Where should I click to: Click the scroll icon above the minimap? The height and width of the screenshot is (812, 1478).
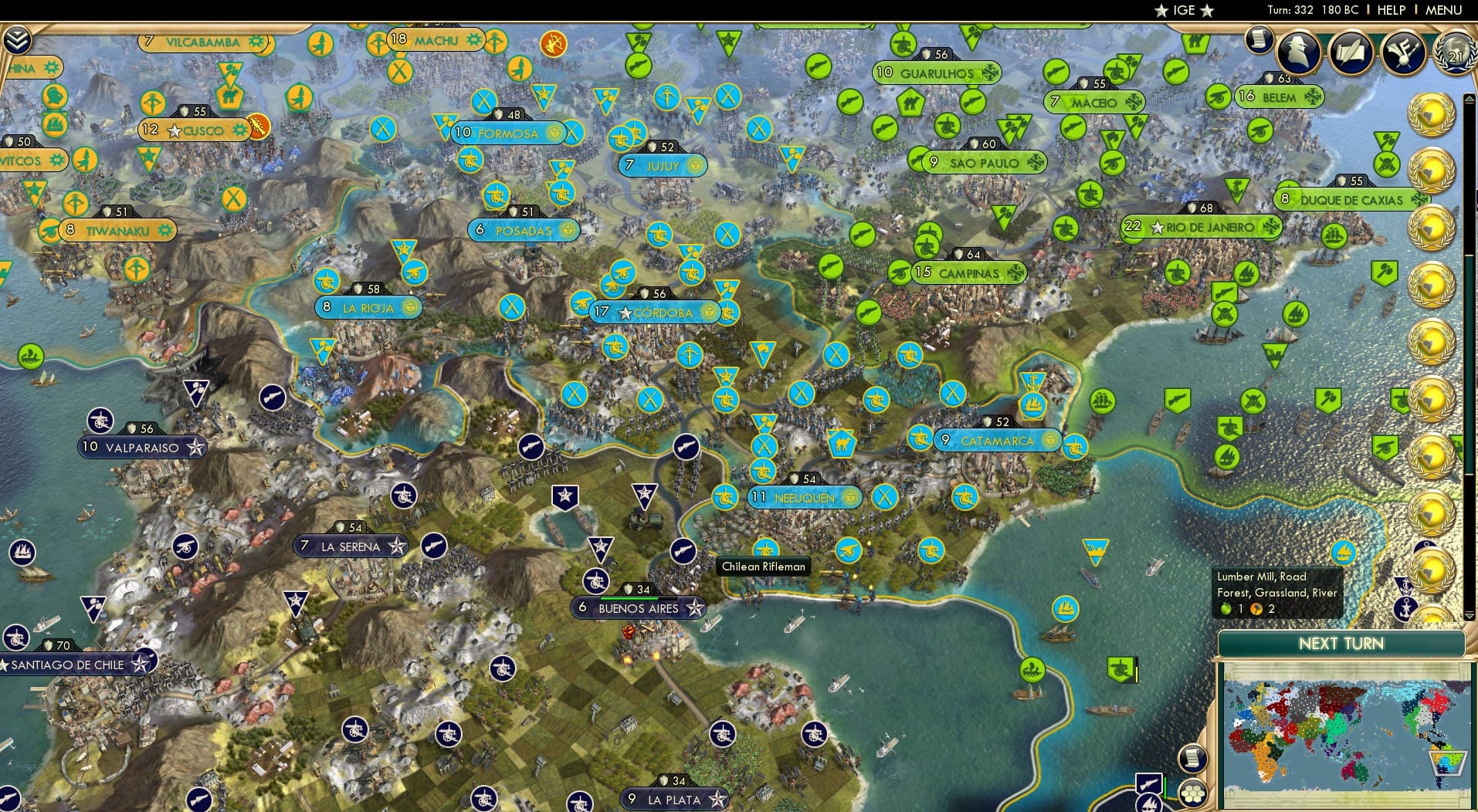(x=1192, y=760)
